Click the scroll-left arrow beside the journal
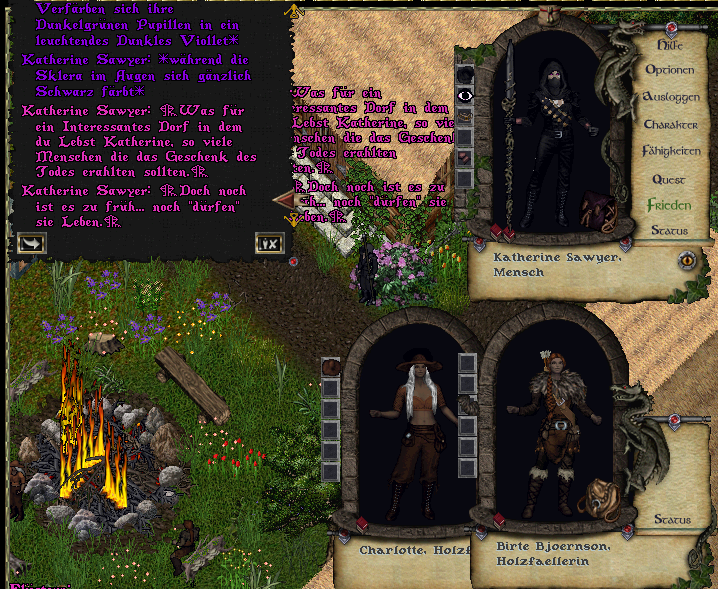 point(281,199)
